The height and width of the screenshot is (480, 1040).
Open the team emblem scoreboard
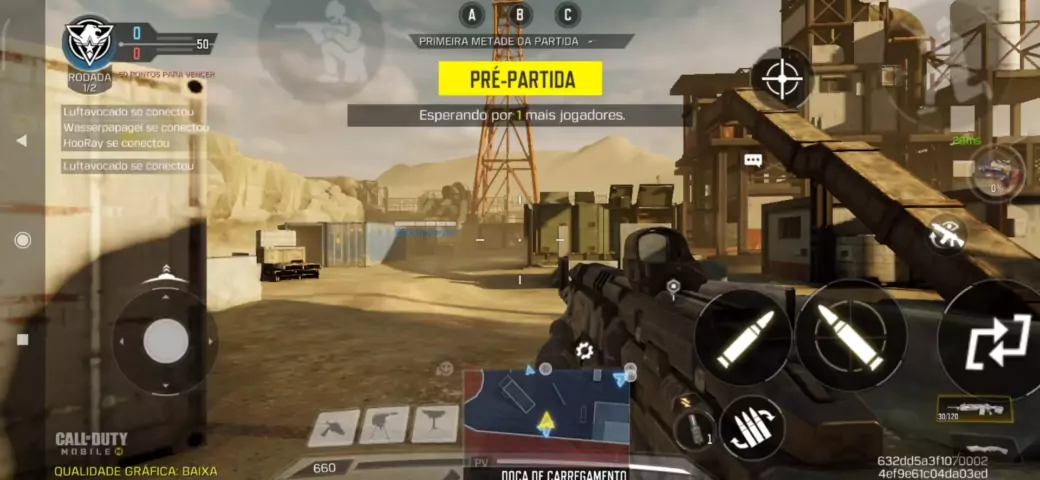tap(89, 43)
